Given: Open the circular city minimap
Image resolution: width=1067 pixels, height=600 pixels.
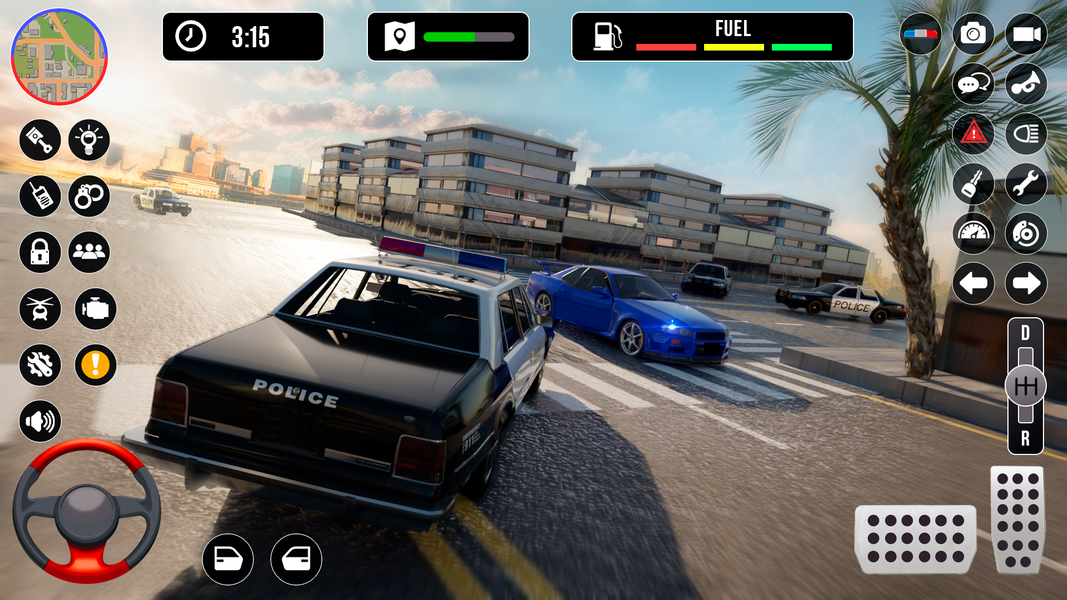Looking at the screenshot, I should [x=59, y=56].
